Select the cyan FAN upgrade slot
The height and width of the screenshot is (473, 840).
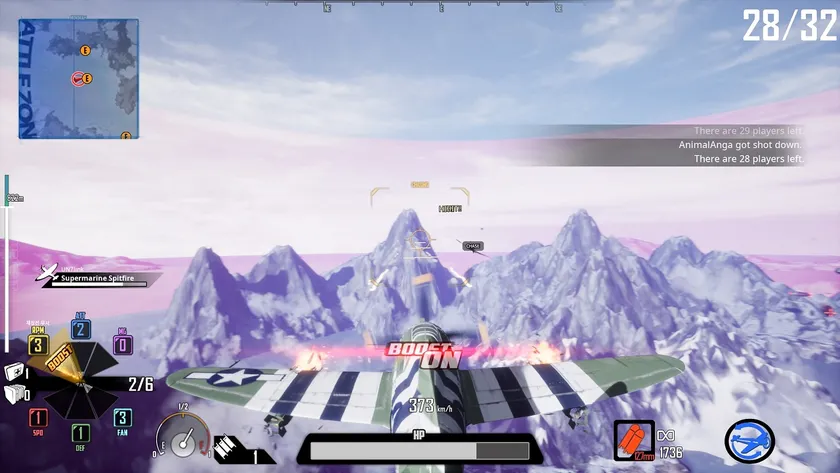coord(122,418)
